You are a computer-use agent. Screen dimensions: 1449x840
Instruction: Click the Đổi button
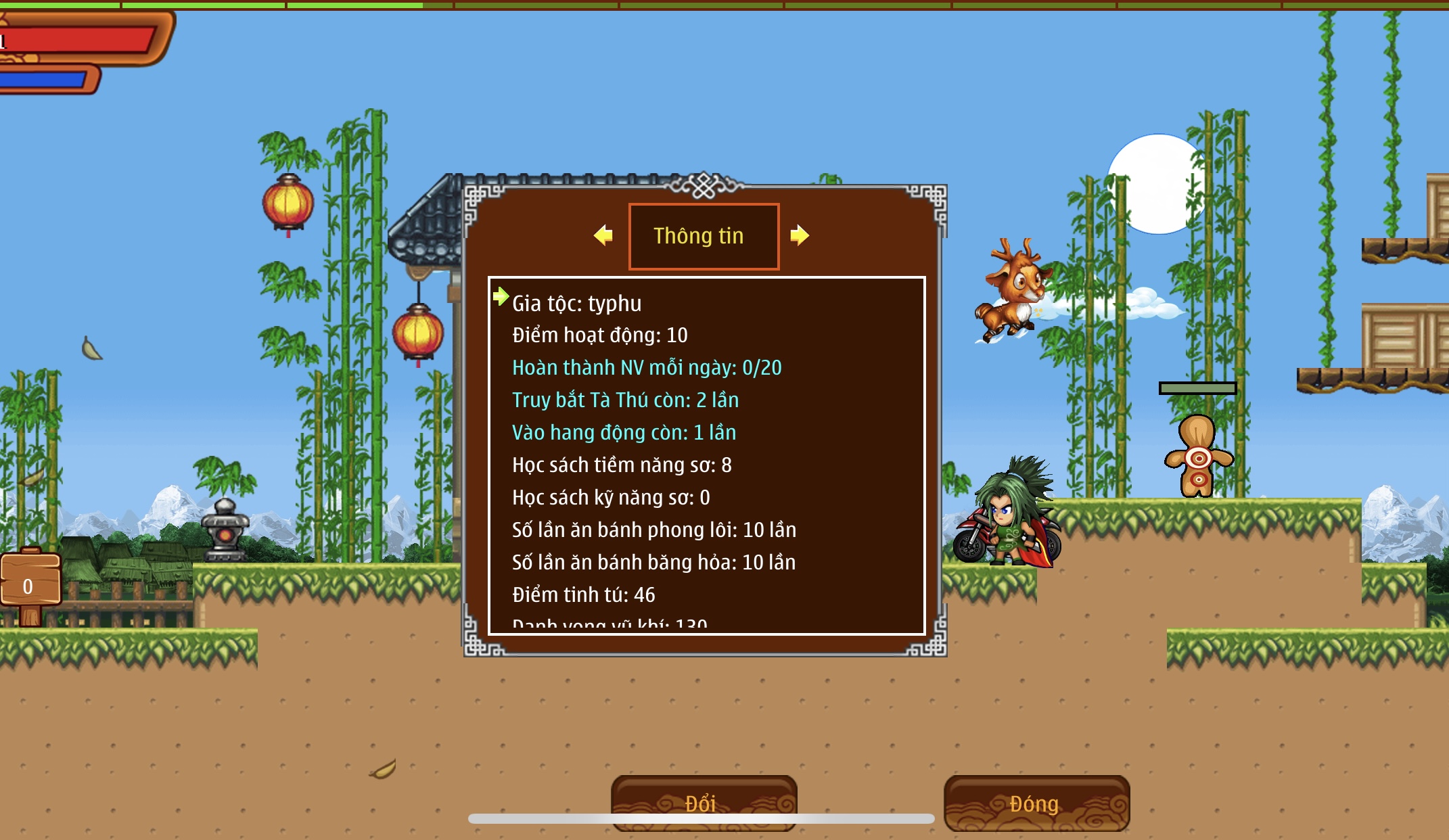pos(704,803)
